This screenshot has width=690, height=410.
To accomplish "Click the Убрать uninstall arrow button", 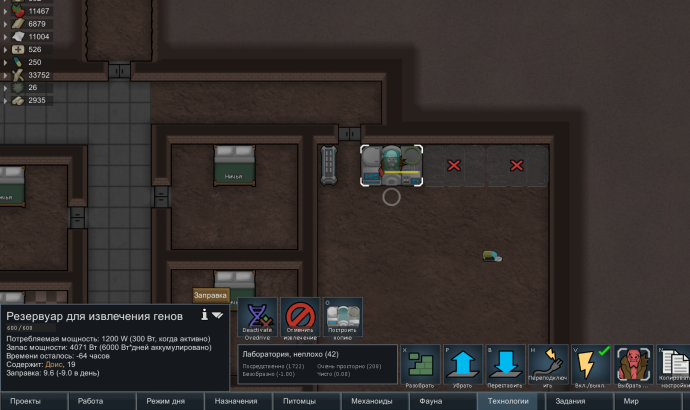I will (463, 366).
